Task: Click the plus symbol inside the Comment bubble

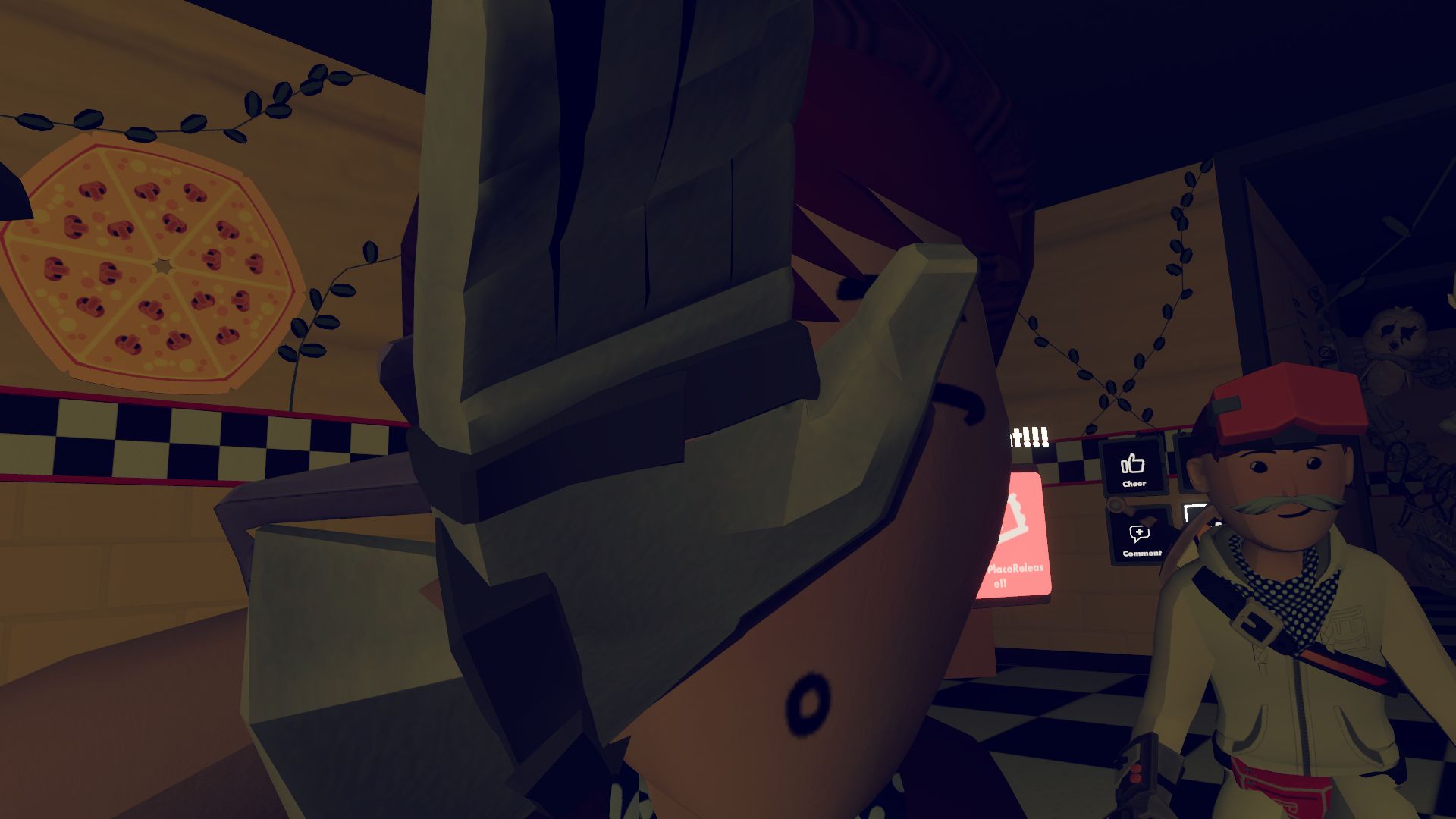Action: click(1139, 531)
